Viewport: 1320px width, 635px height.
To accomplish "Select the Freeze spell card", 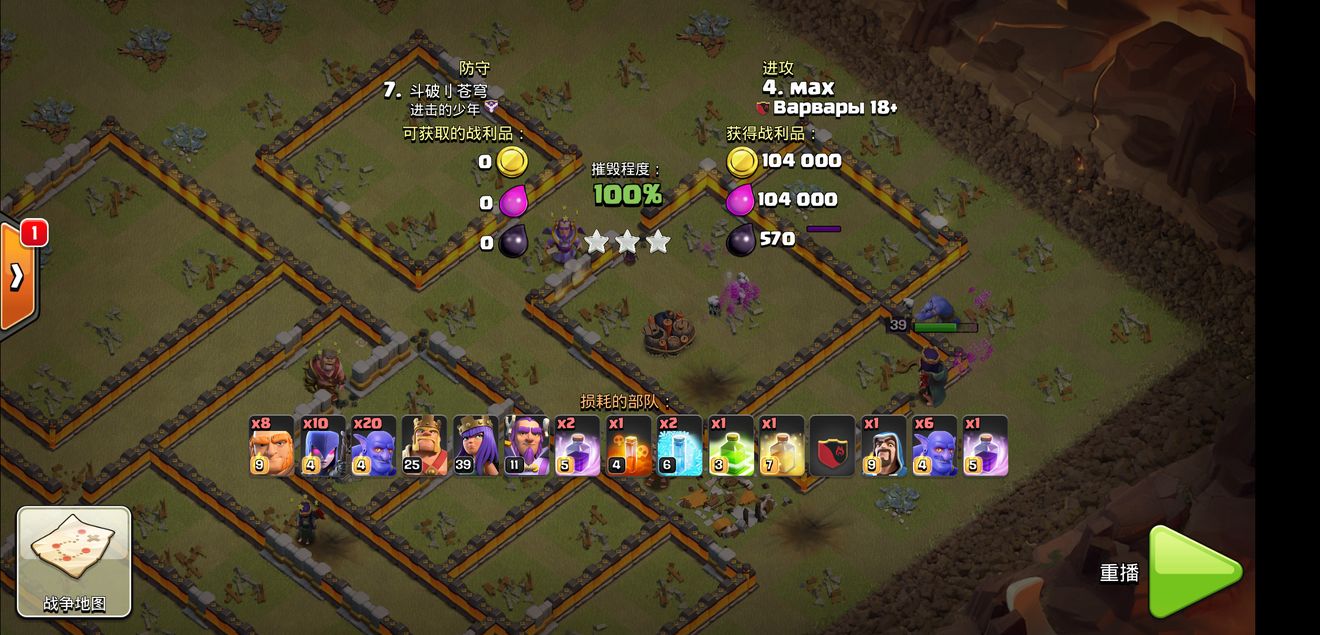I will pyautogui.click(x=679, y=446).
